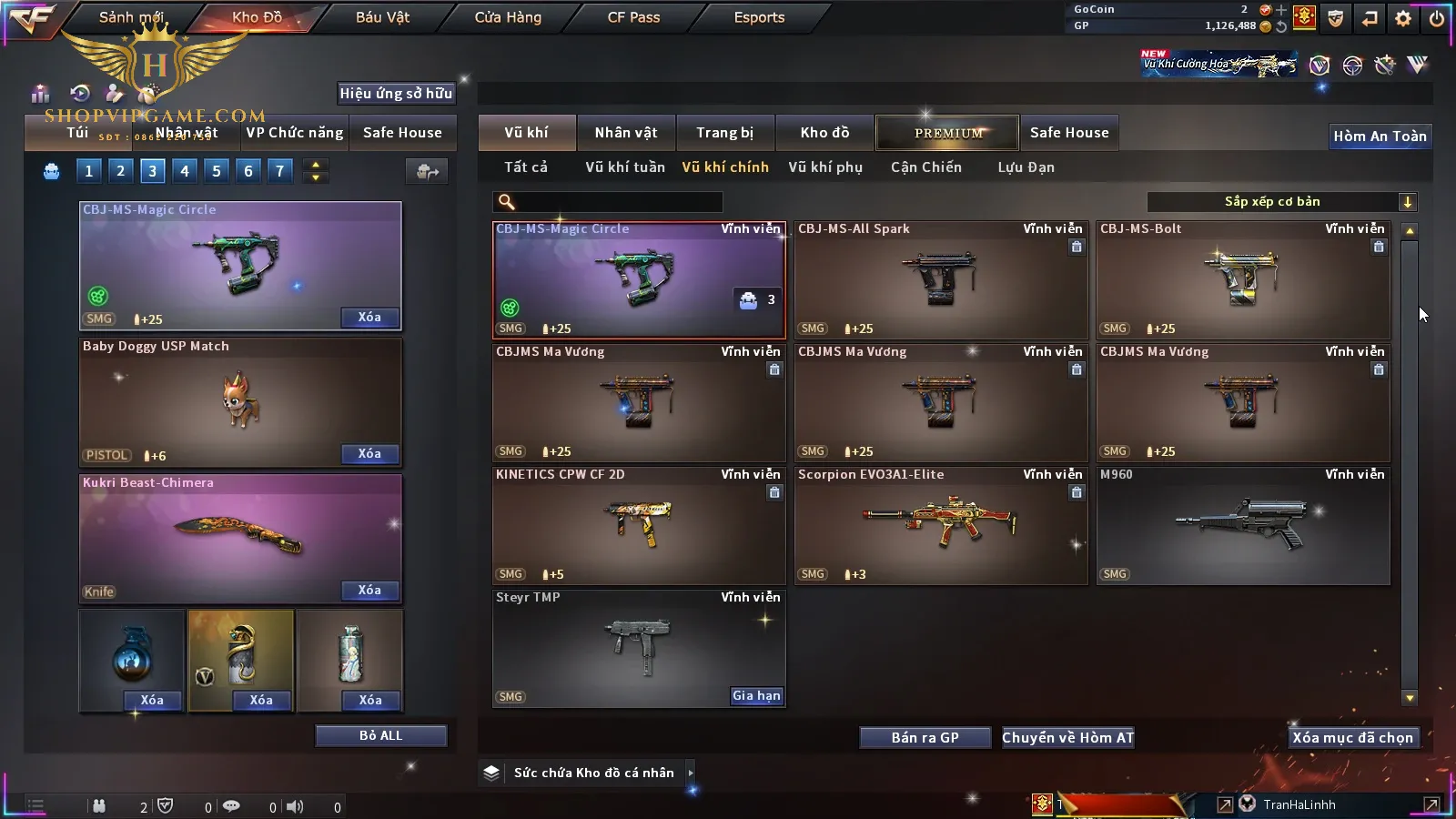Open settings with the gear icon

pos(1403,18)
